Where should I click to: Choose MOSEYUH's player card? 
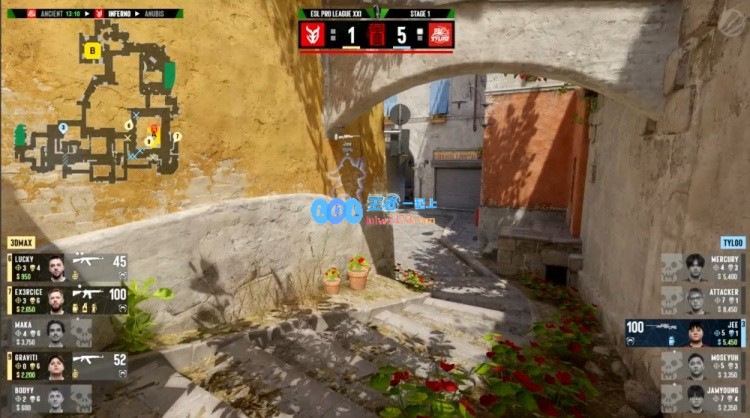(702, 365)
